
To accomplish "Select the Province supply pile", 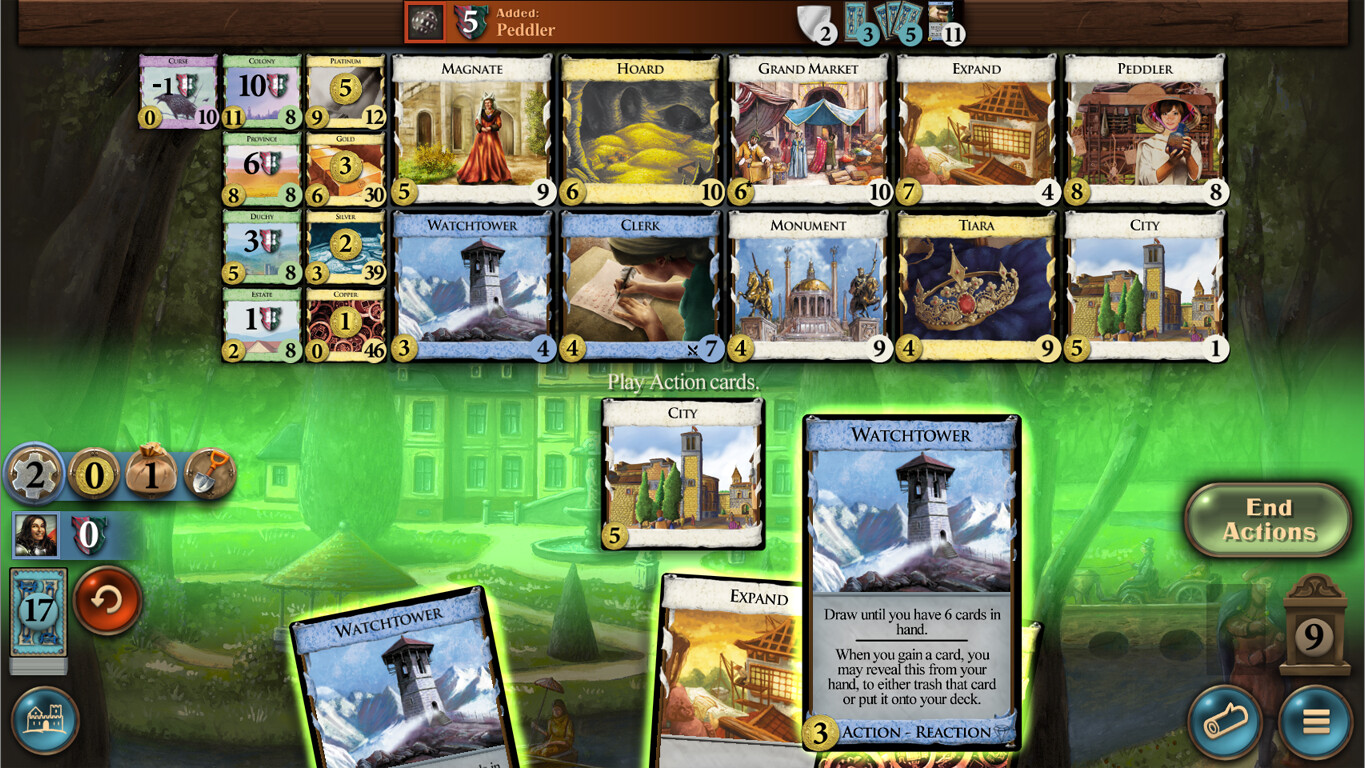I will (261, 166).
